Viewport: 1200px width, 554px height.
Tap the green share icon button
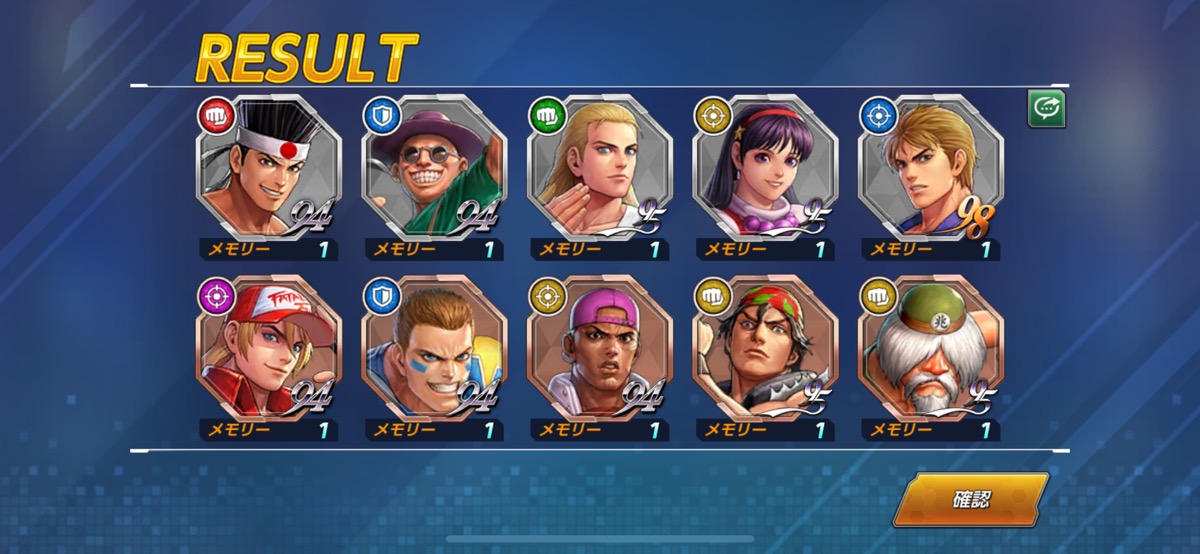[x=1046, y=109]
